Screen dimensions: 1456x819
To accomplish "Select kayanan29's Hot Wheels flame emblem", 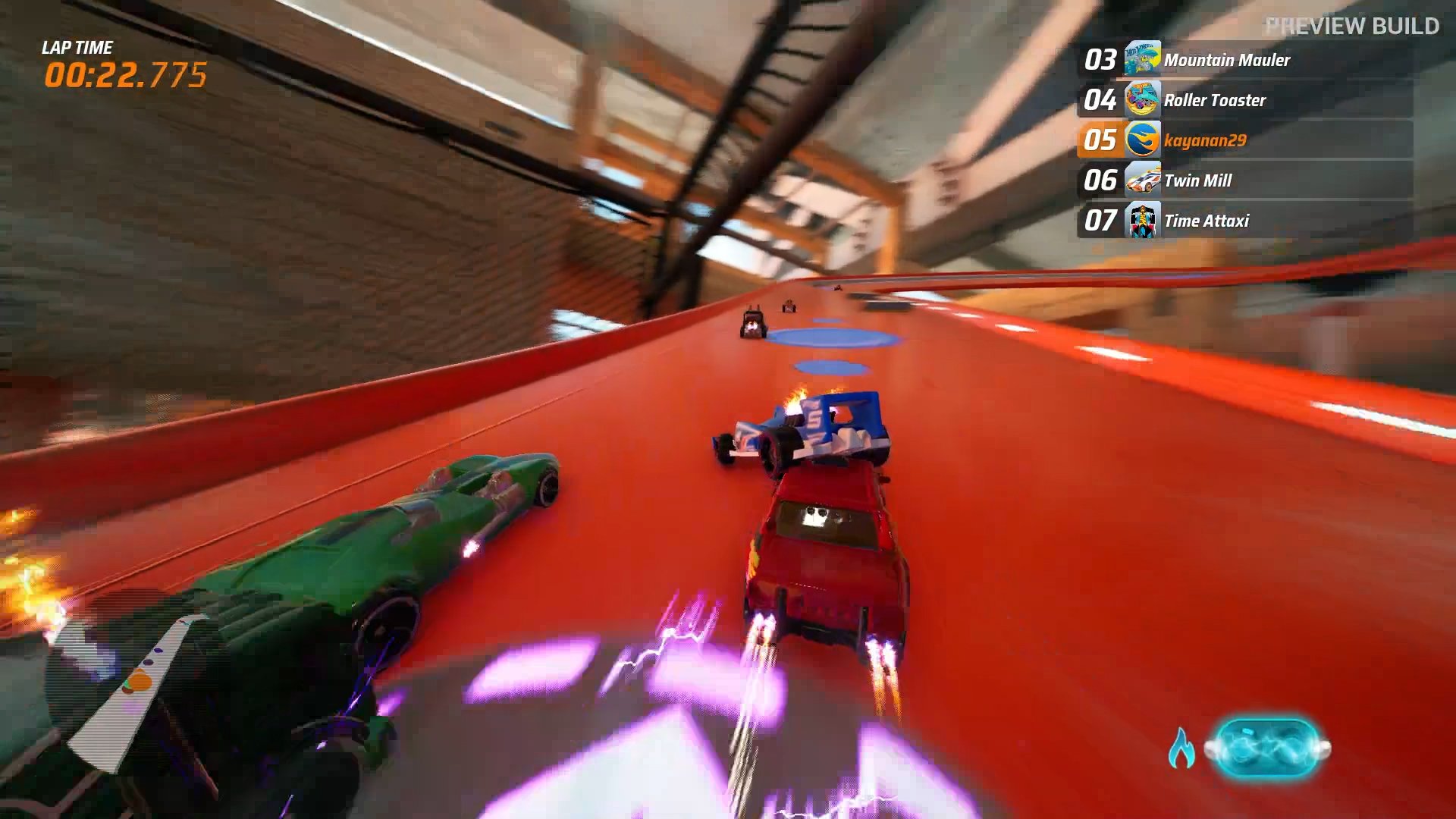I will click(x=1141, y=141).
